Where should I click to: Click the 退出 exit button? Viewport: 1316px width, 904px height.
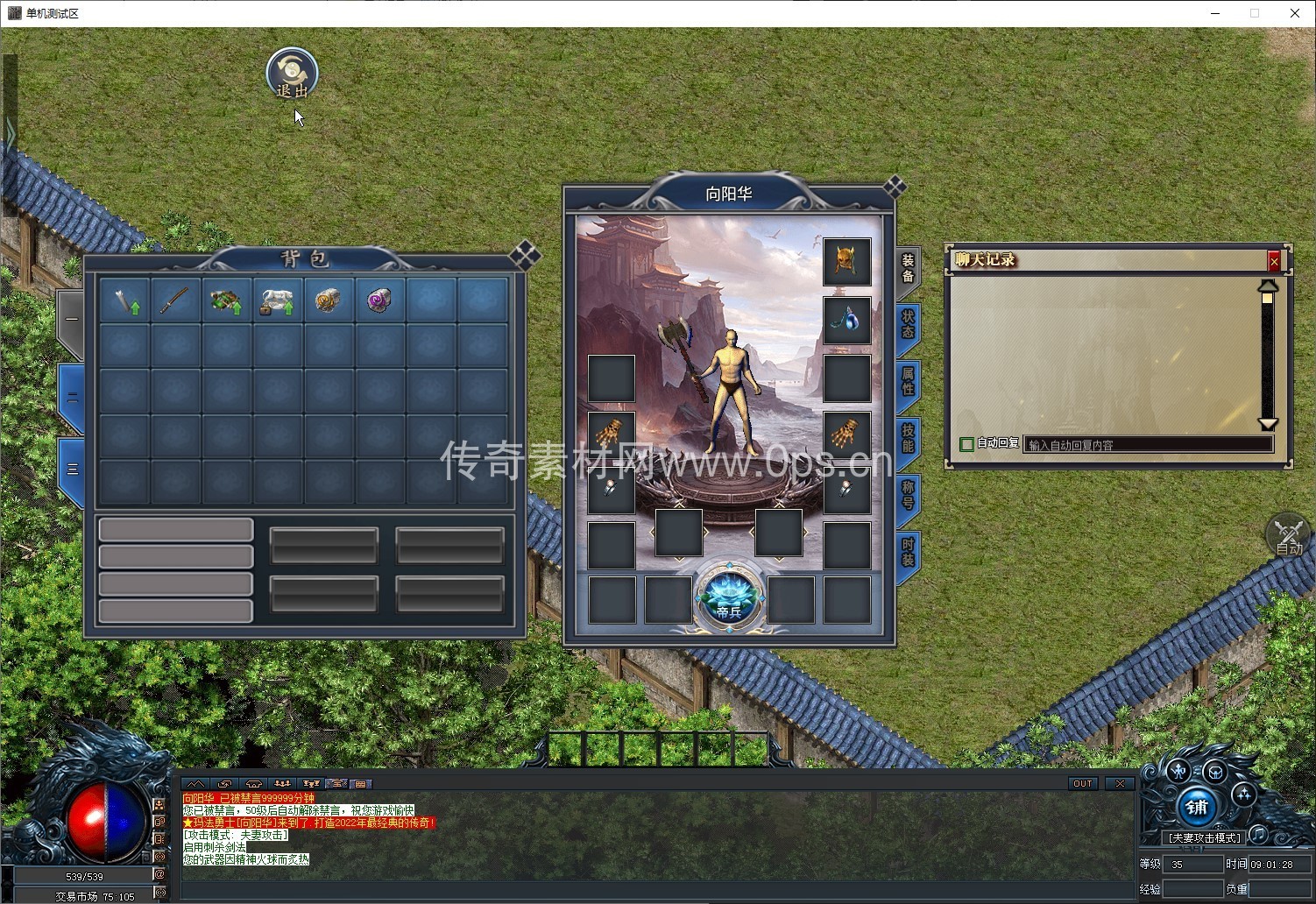(292, 74)
